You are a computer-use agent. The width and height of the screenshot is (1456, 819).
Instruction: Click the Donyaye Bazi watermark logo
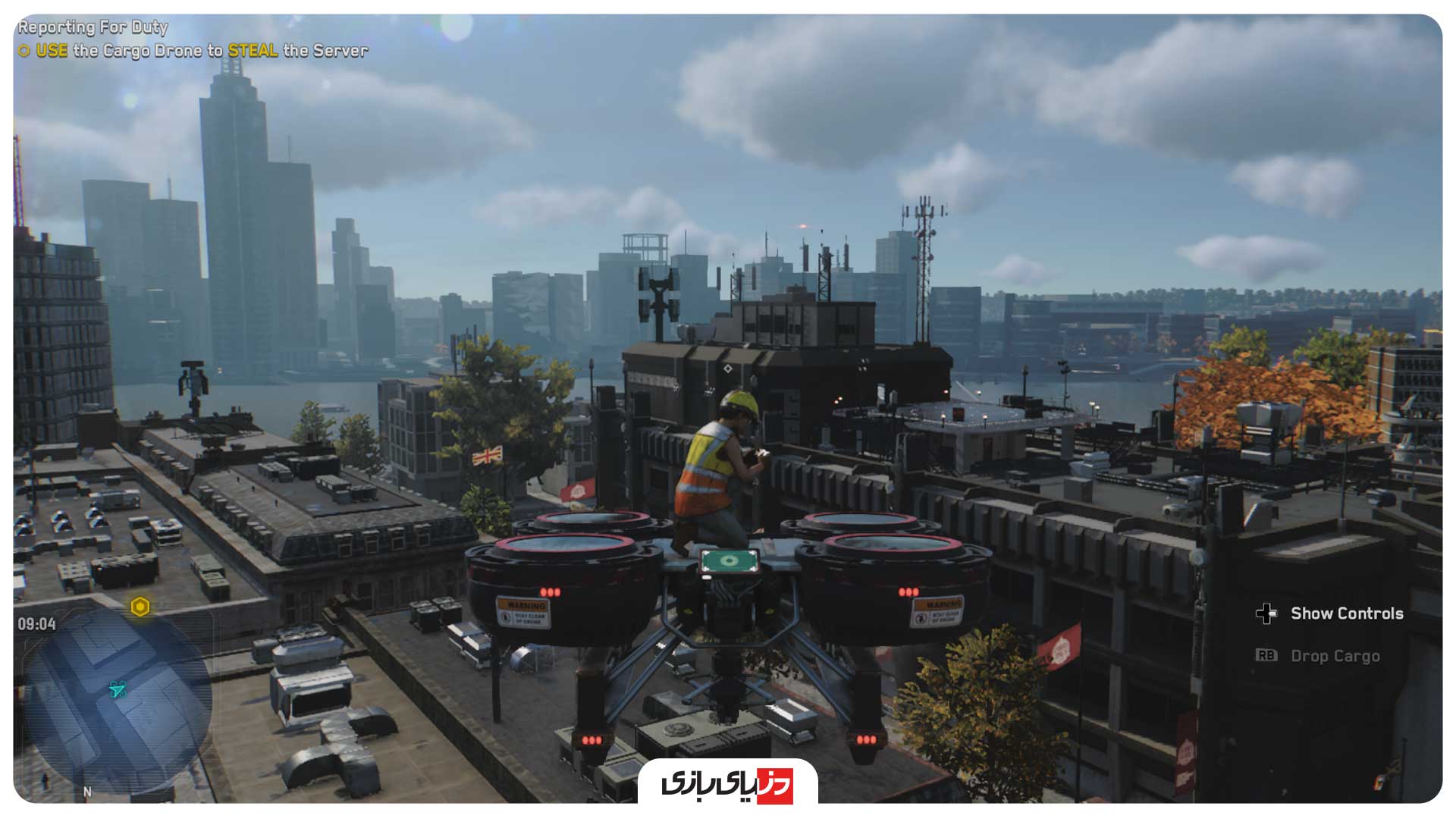tap(727, 783)
